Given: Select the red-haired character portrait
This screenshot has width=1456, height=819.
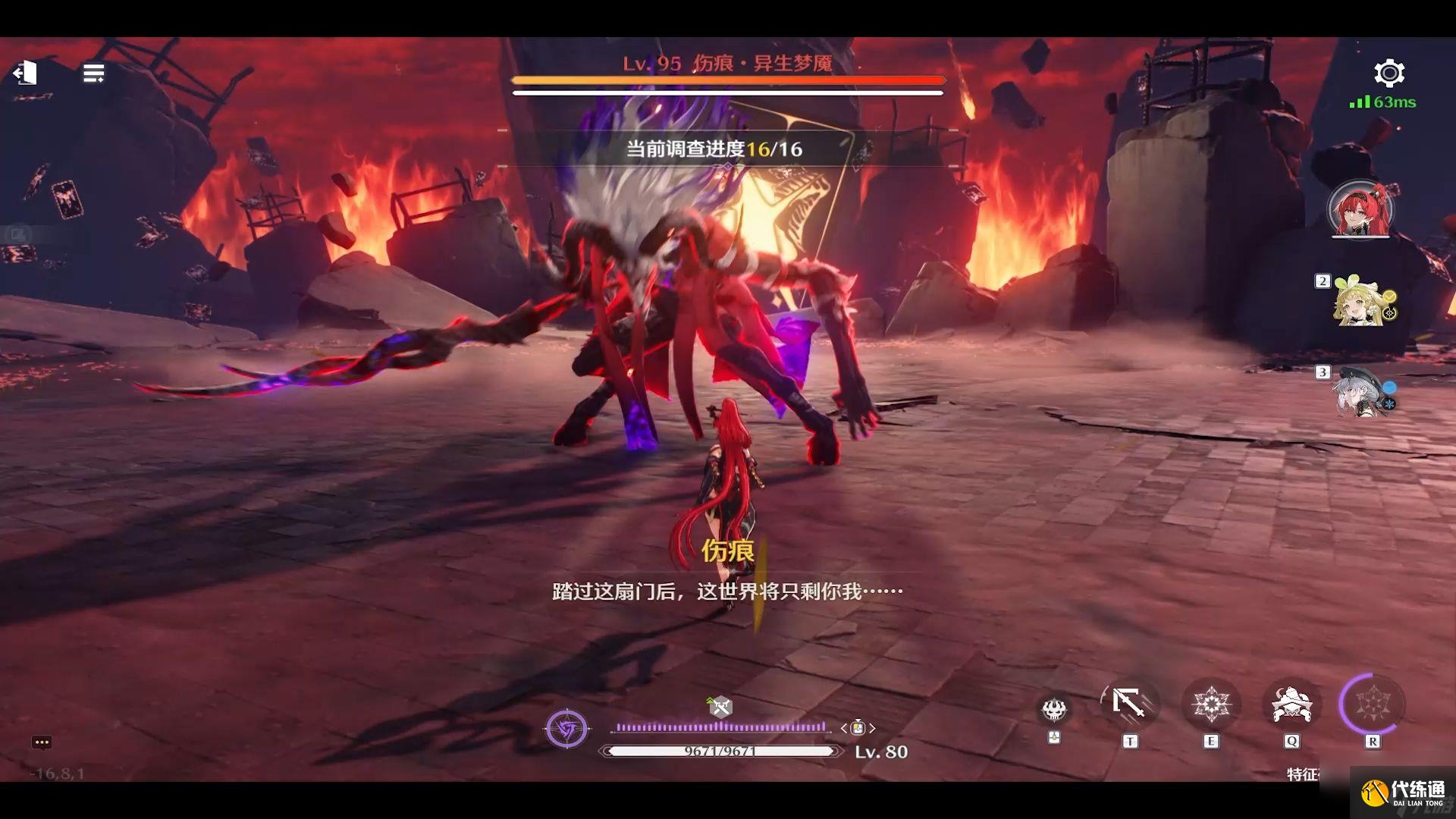Looking at the screenshot, I should point(1360,209).
